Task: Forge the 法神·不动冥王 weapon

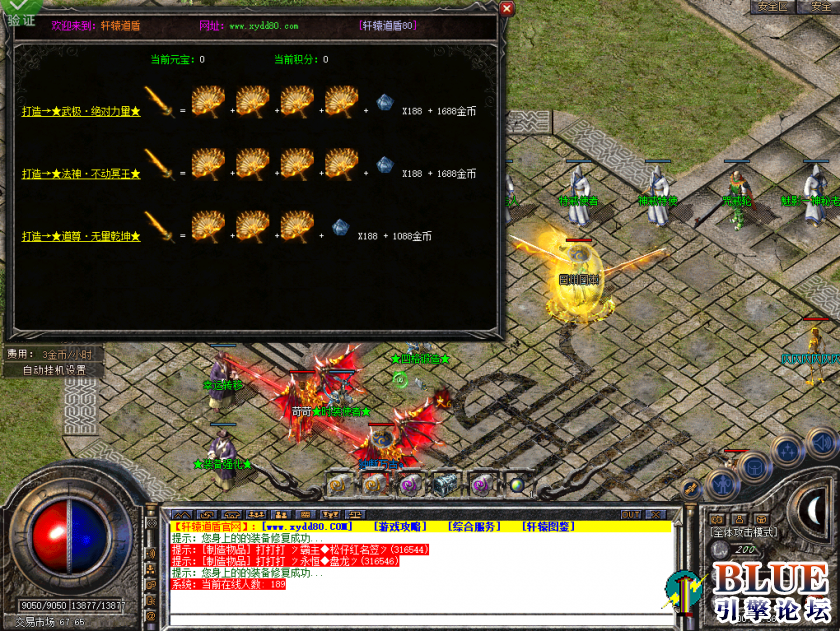Action: 82,174
